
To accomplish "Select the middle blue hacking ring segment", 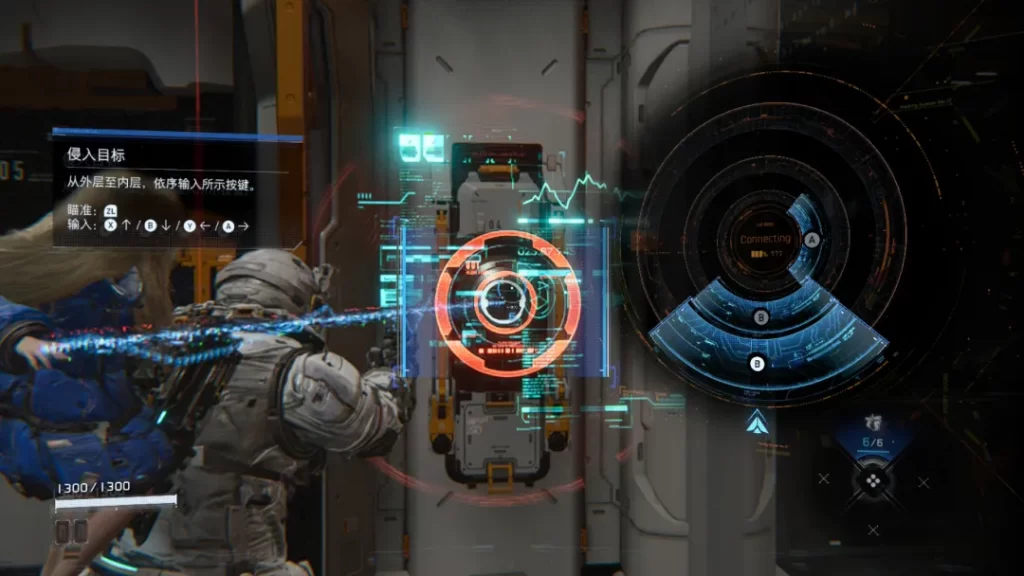I will [x=761, y=317].
